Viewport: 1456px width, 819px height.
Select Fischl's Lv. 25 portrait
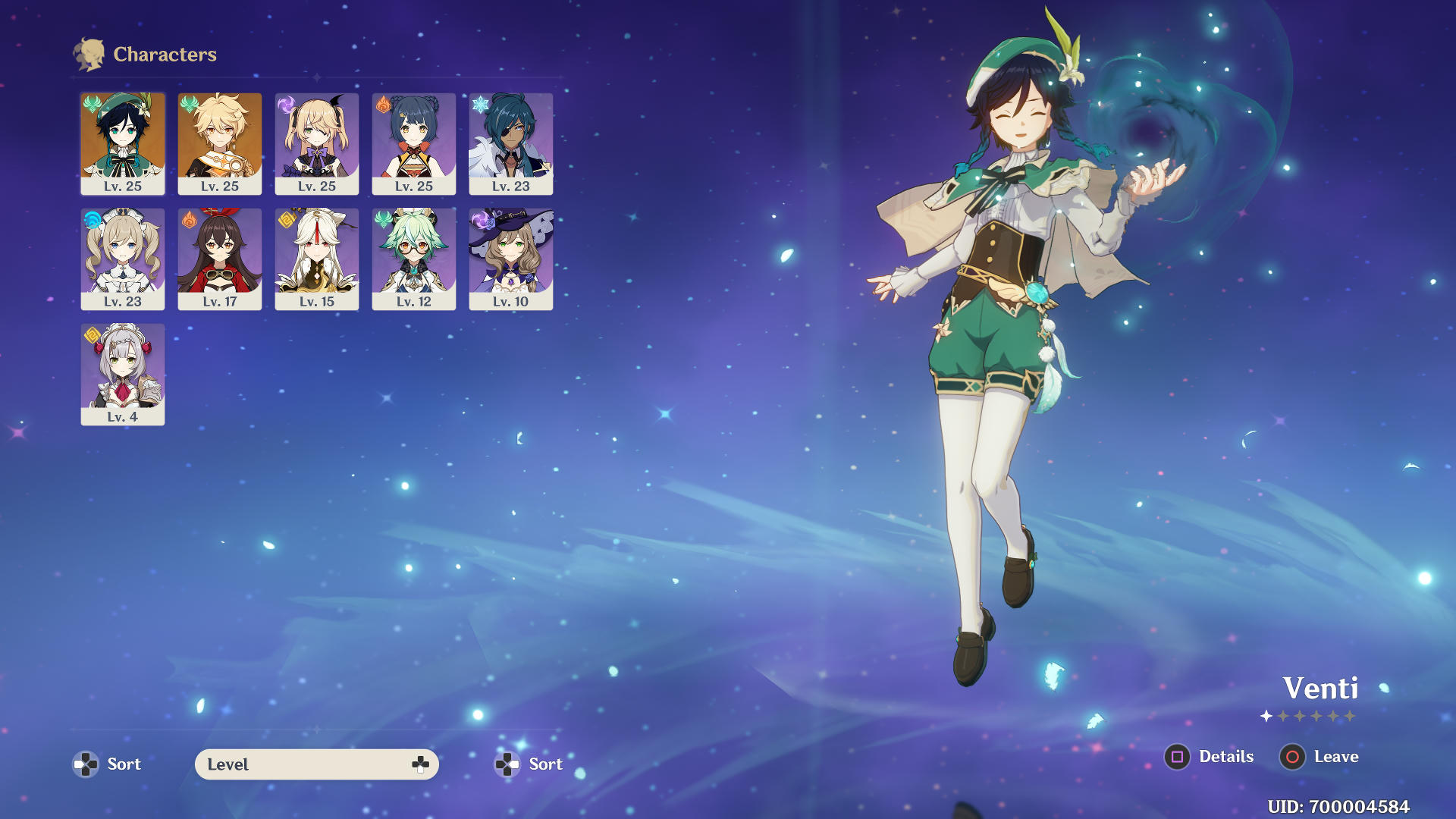(317, 143)
